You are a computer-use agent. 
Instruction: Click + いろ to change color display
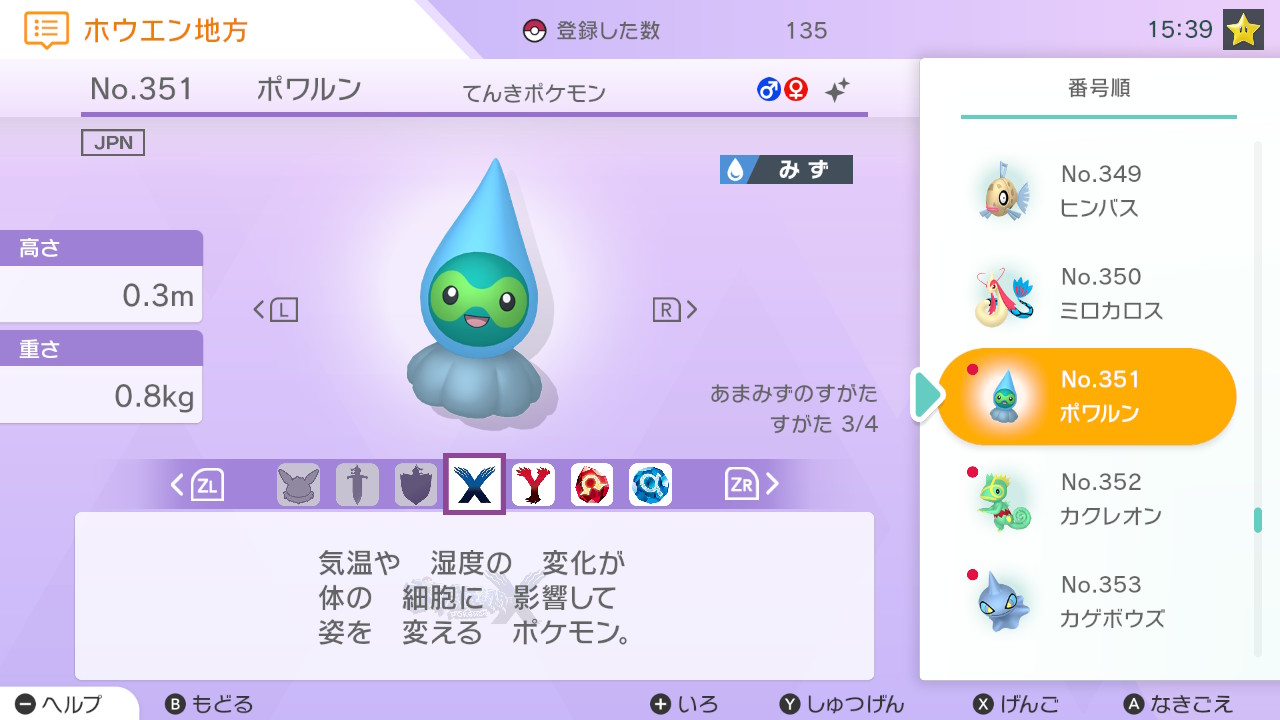(x=684, y=705)
